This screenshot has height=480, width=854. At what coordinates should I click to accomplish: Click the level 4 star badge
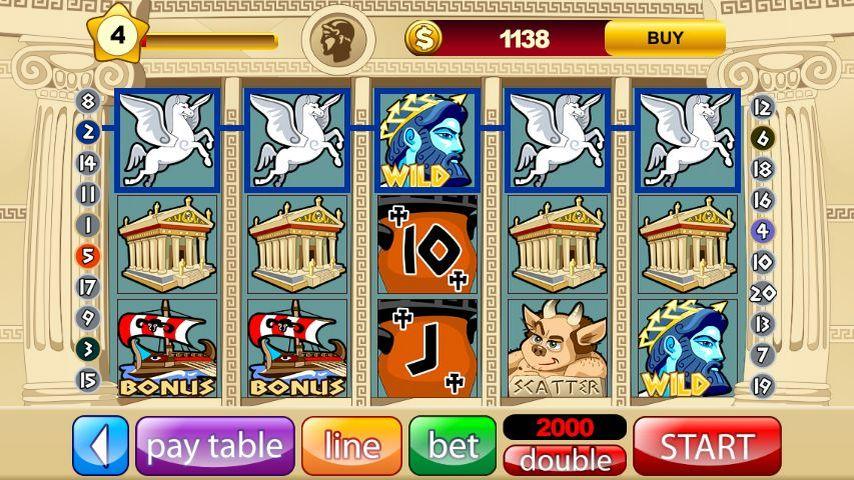(118, 36)
